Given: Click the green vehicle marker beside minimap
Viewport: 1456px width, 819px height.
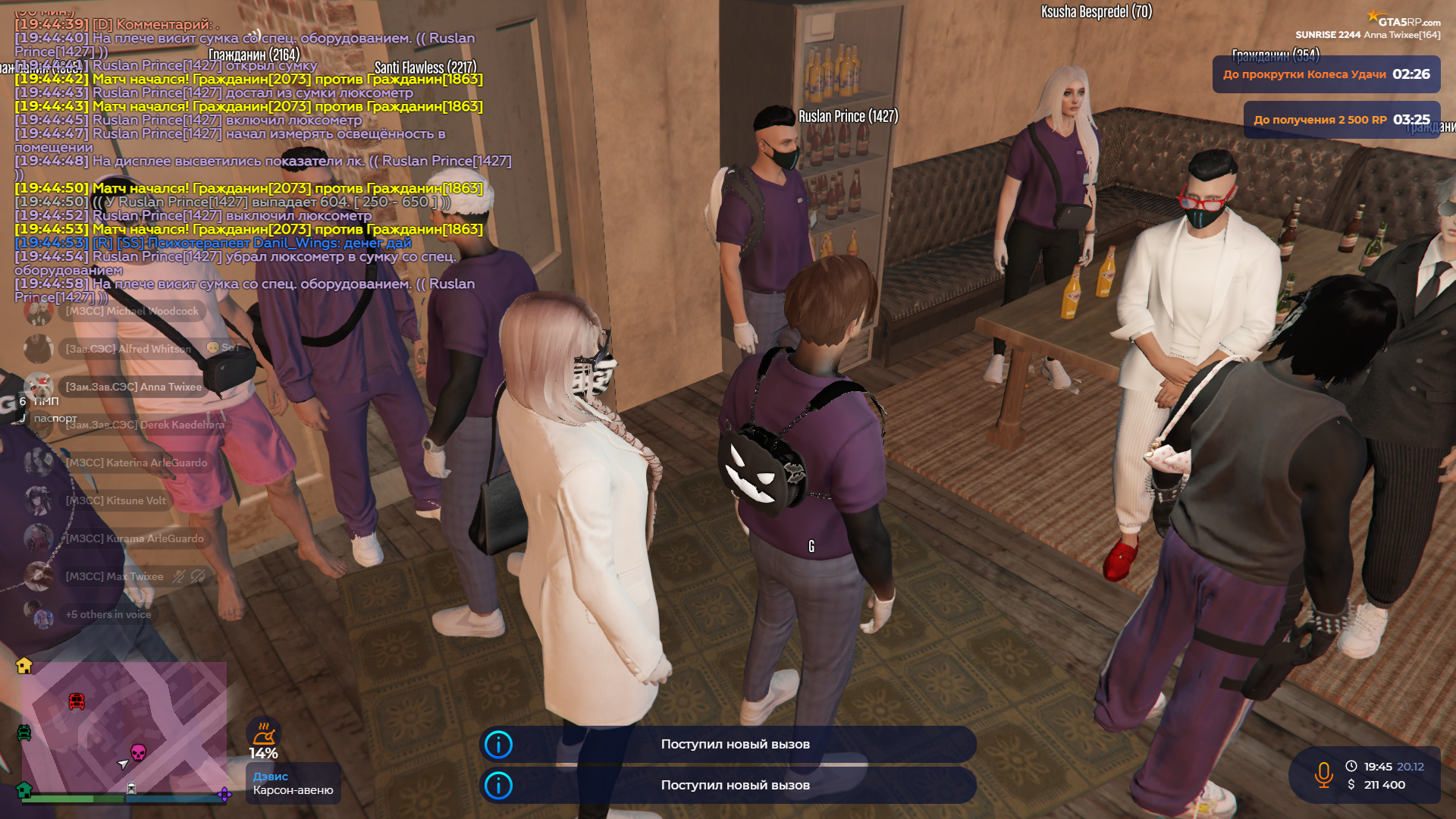Looking at the screenshot, I should tap(24, 733).
